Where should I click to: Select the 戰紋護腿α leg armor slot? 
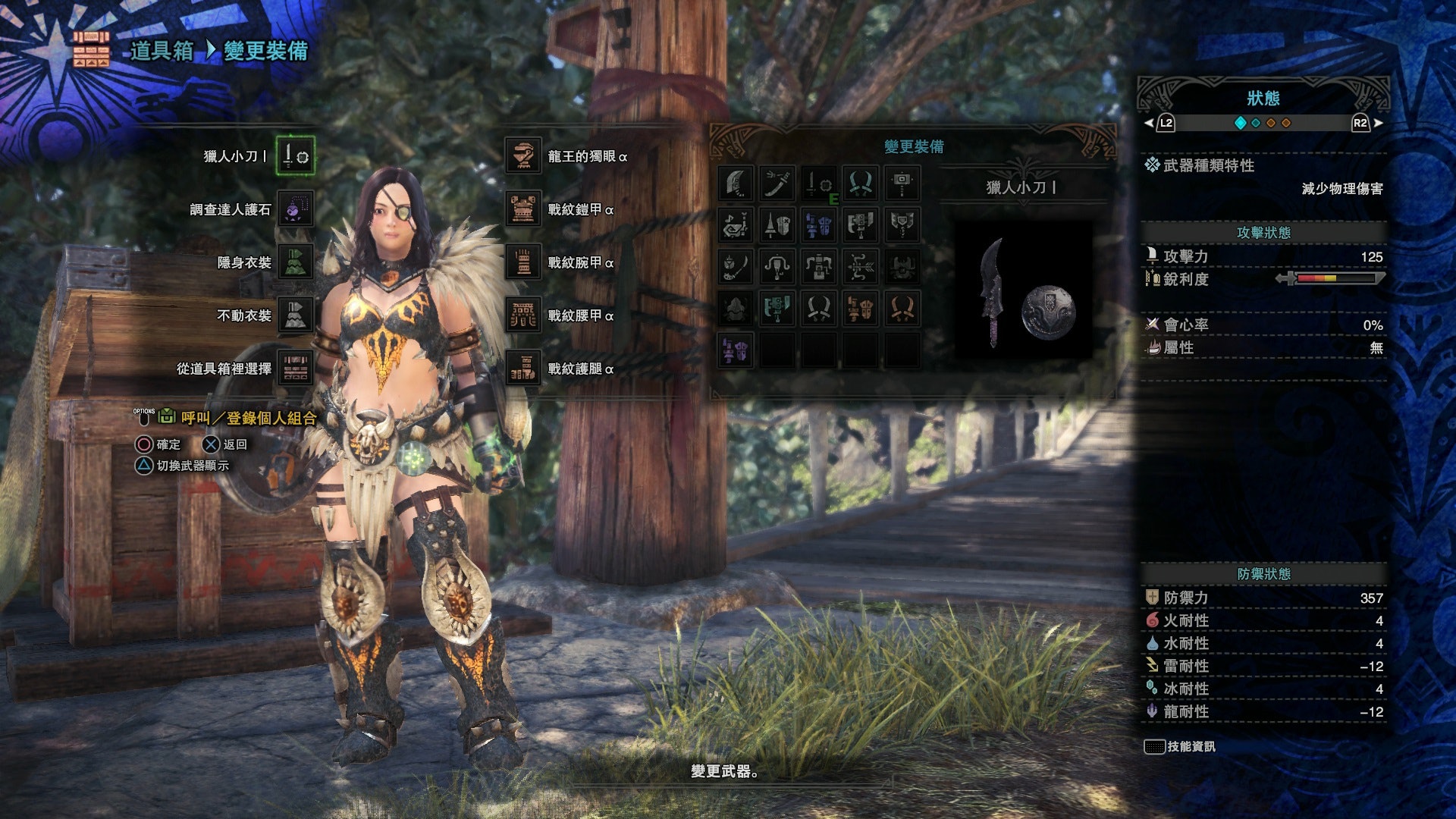[523, 369]
